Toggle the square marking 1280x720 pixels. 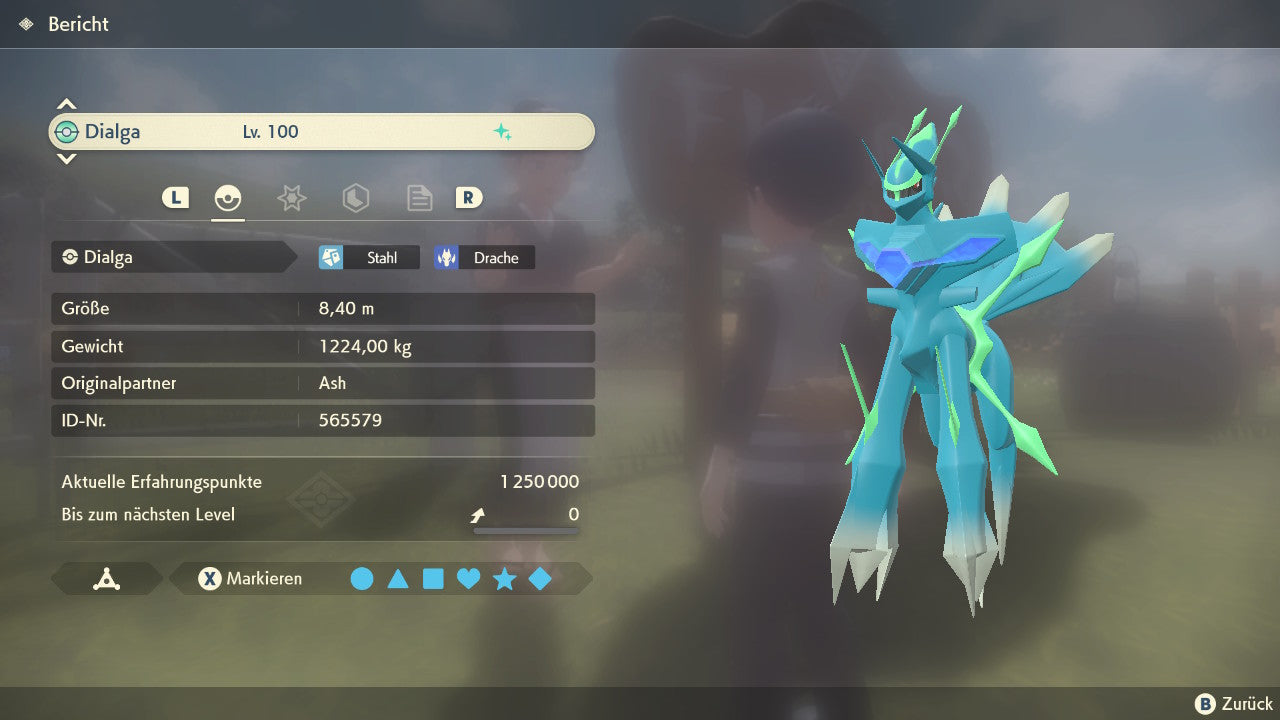point(433,578)
